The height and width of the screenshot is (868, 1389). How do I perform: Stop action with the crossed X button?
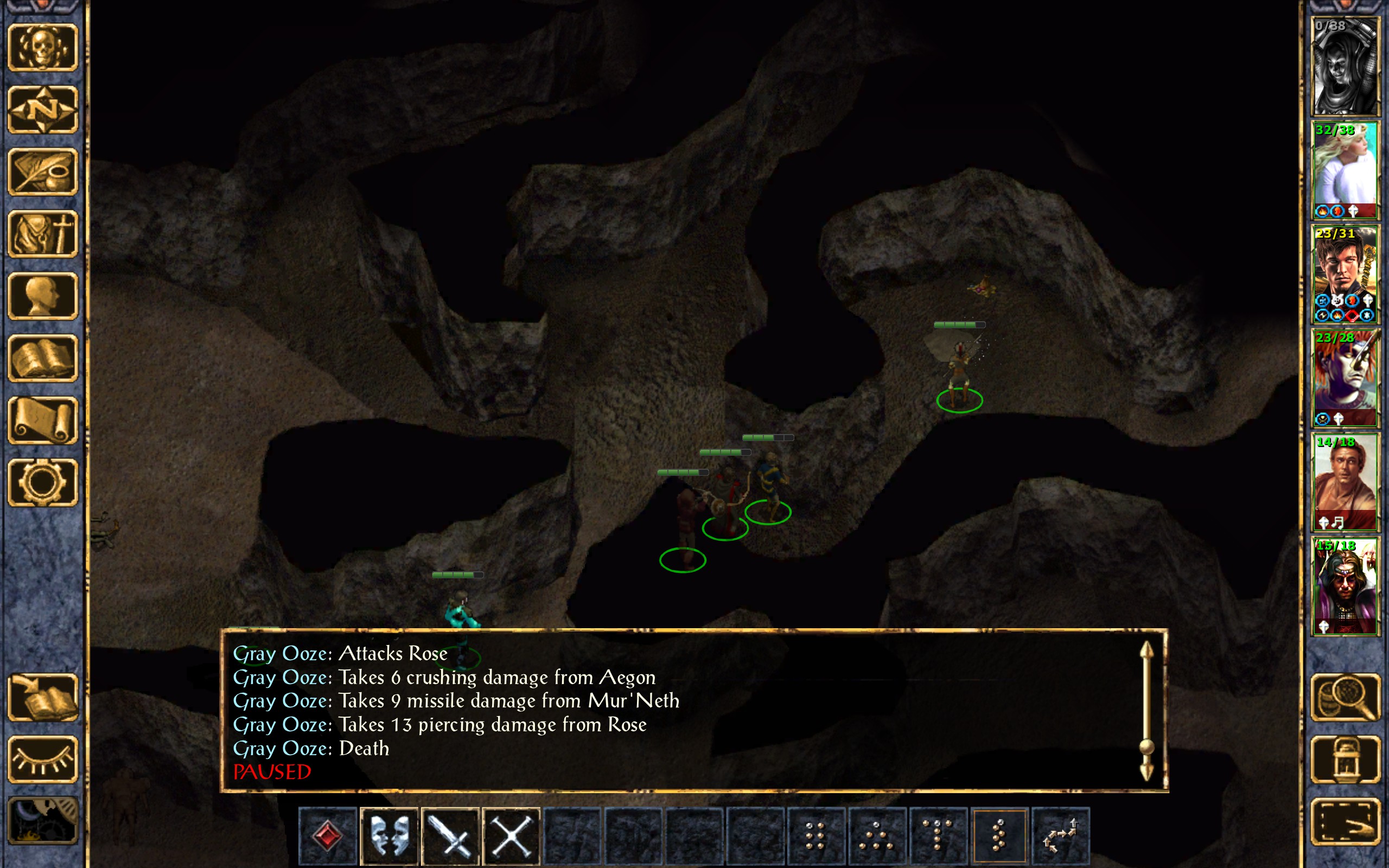click(x=512, y=836)
